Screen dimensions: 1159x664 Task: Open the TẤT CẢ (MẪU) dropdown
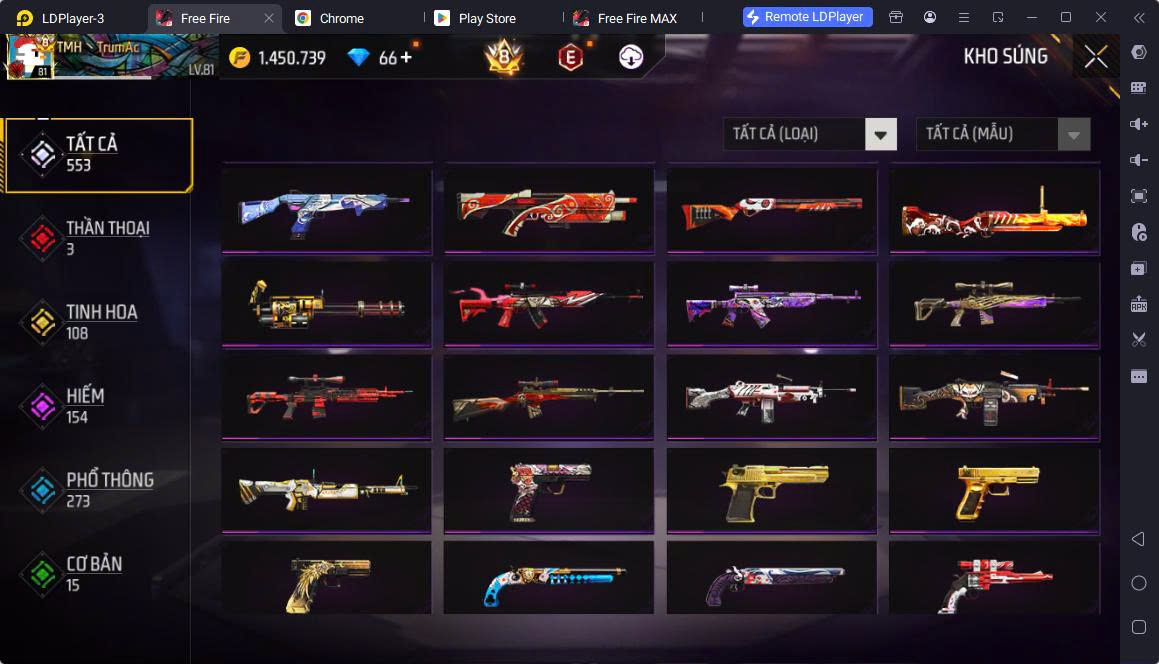(x=1002, y=134)
